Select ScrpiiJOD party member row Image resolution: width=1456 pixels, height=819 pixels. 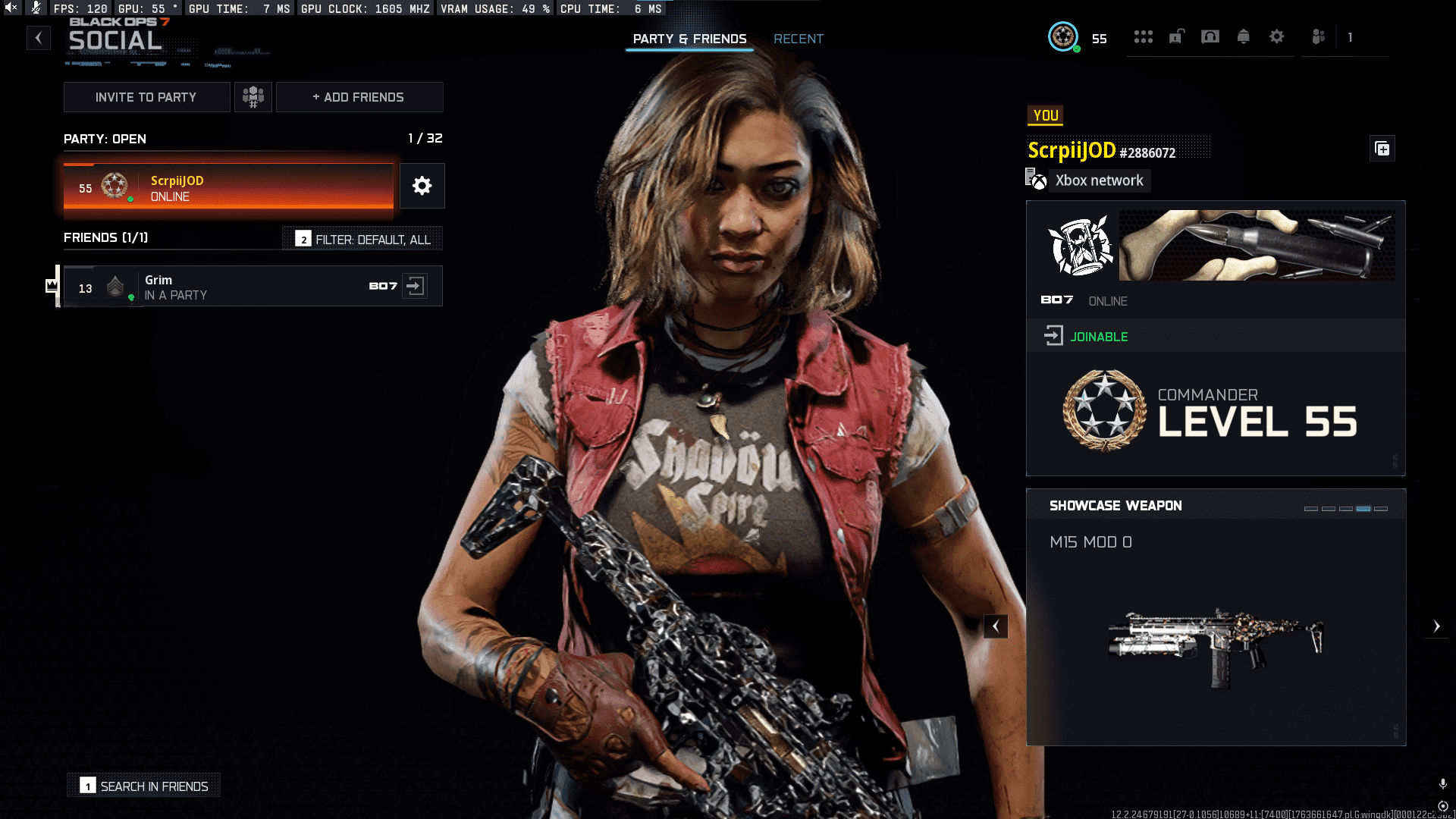point(228,187)
